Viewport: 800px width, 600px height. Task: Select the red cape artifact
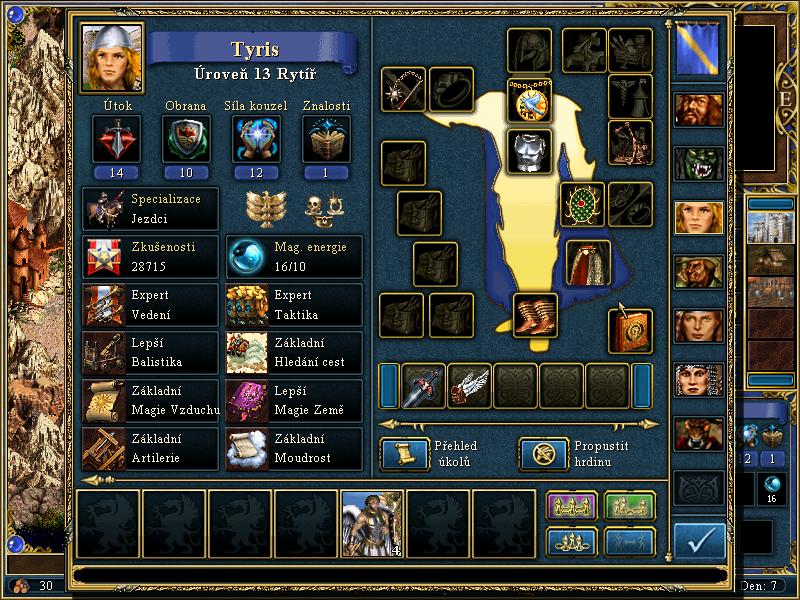(x=589, y=262)
